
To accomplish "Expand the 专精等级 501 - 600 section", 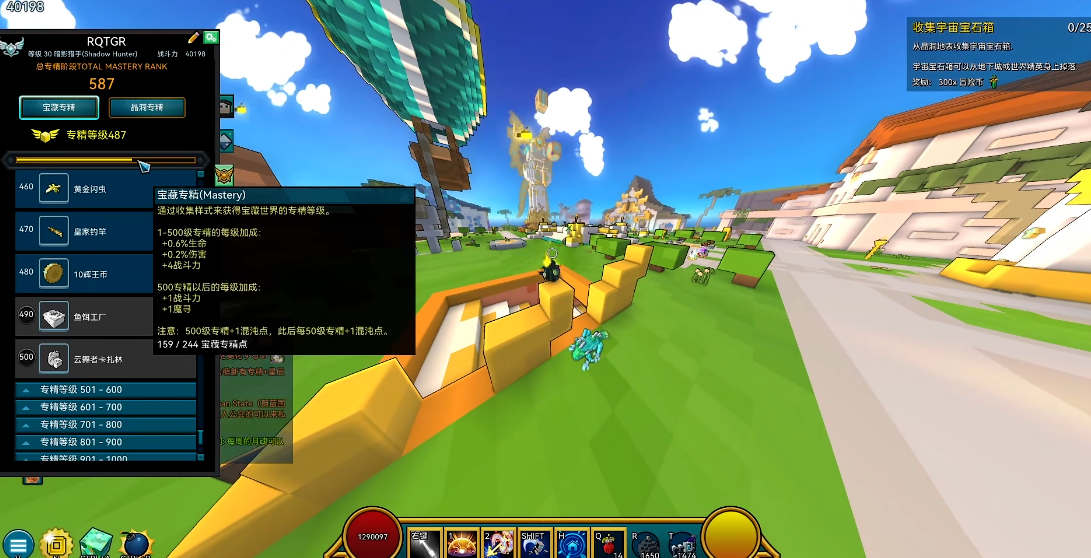I will click(x=106, y=390).
